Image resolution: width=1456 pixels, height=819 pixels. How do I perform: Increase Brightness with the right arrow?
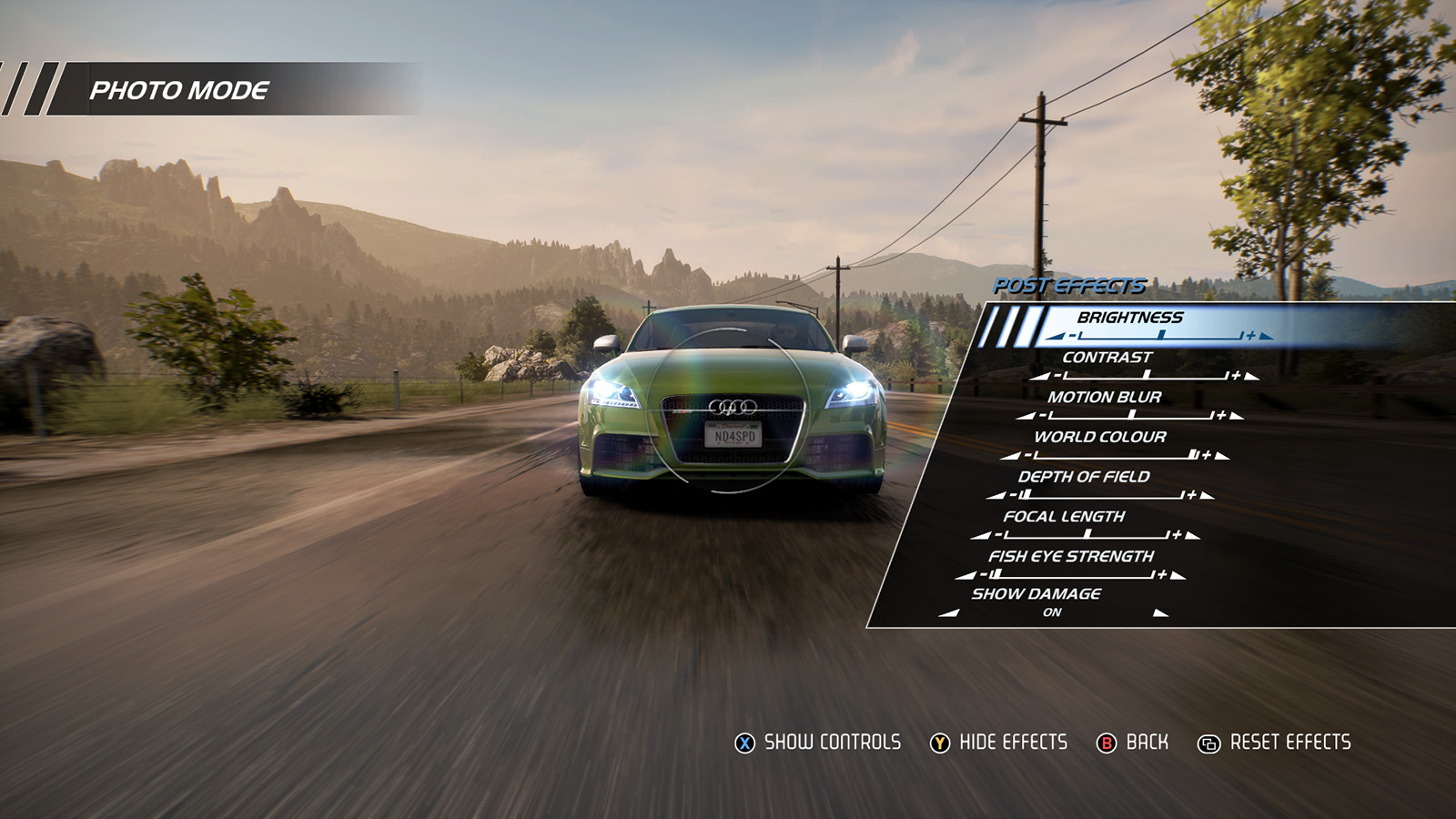1267,337
